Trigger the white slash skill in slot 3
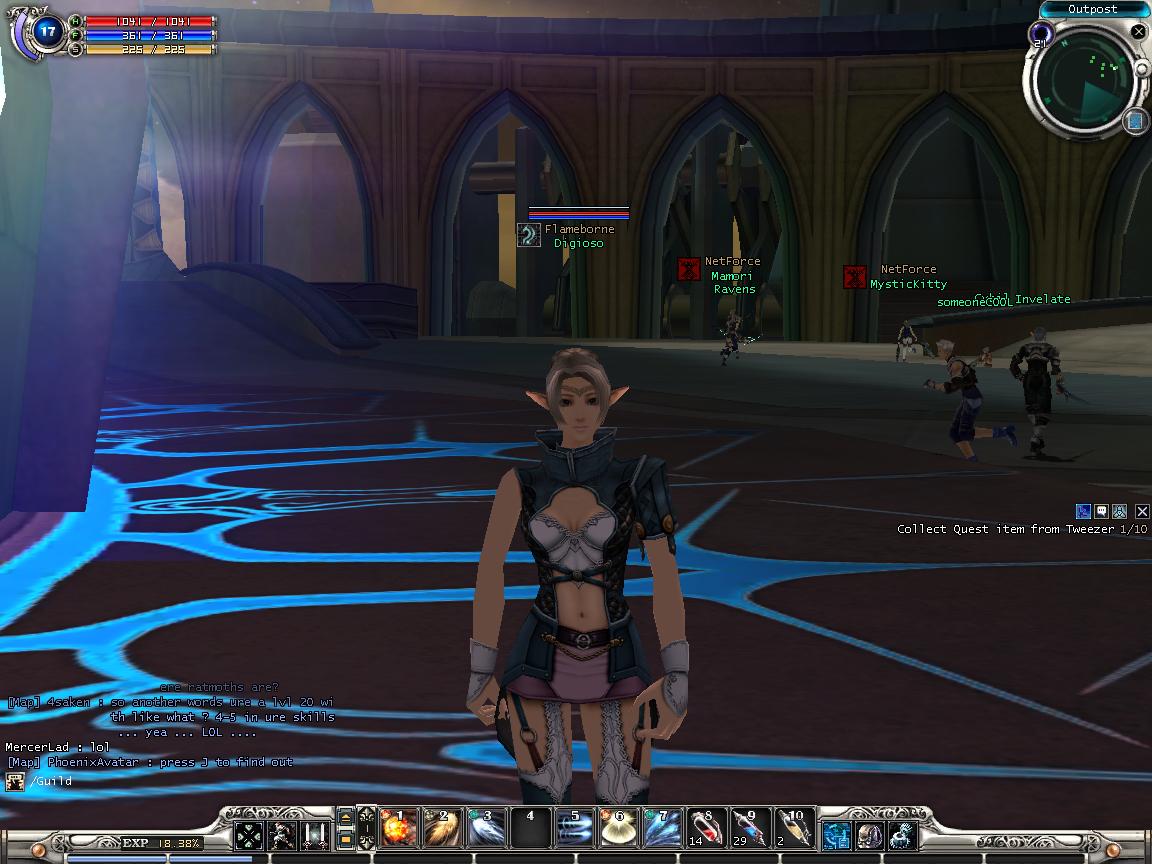The image size is (1152, 864). [x=487, y=829]
